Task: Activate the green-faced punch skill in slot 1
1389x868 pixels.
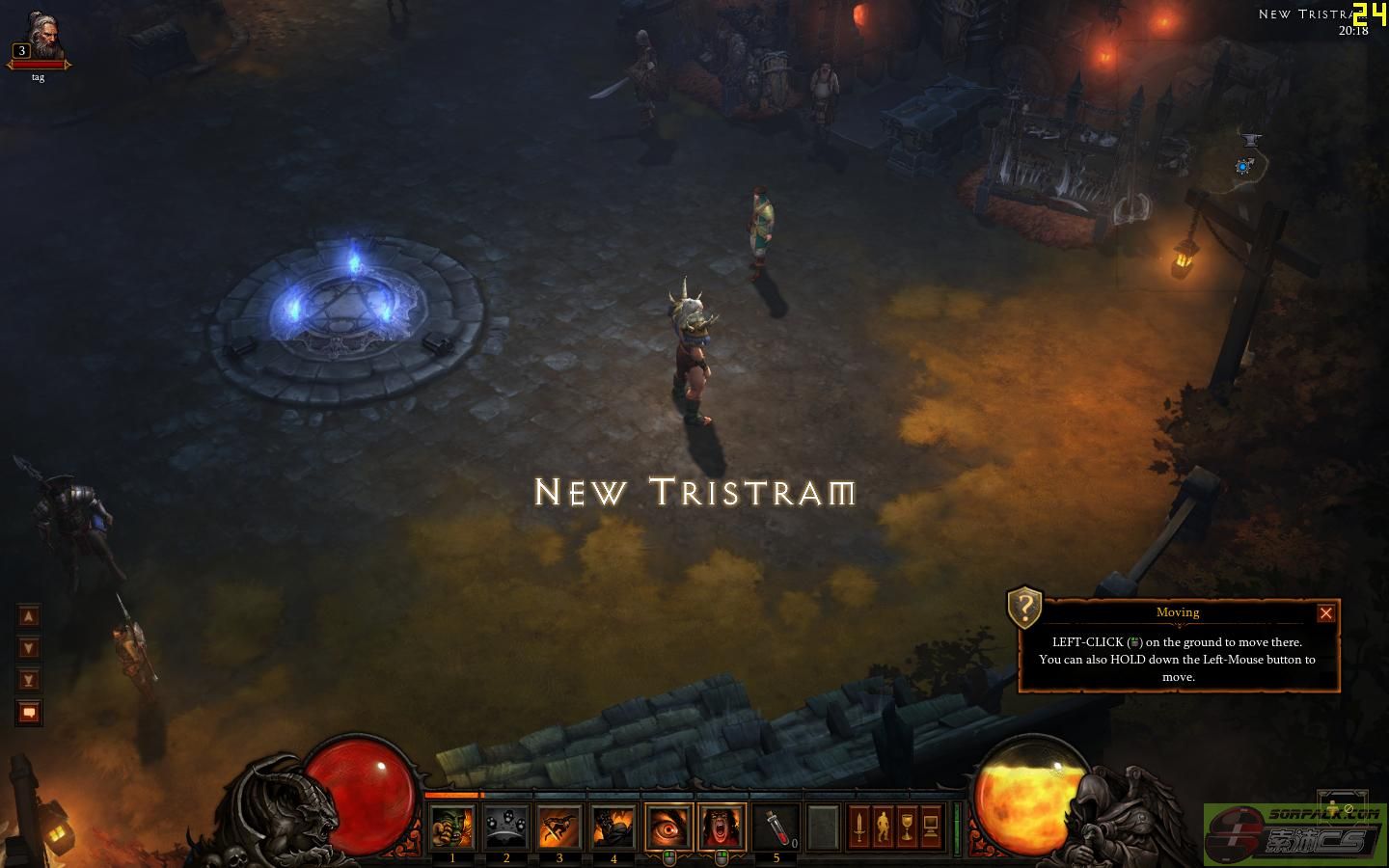Action: pos(452,827)
